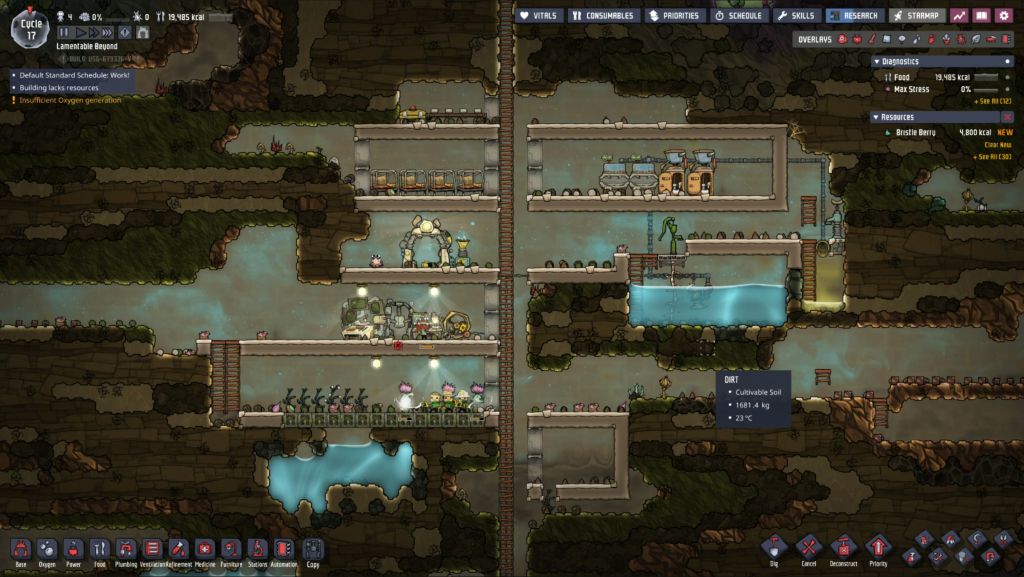Pause the game with the pause button

65,32
